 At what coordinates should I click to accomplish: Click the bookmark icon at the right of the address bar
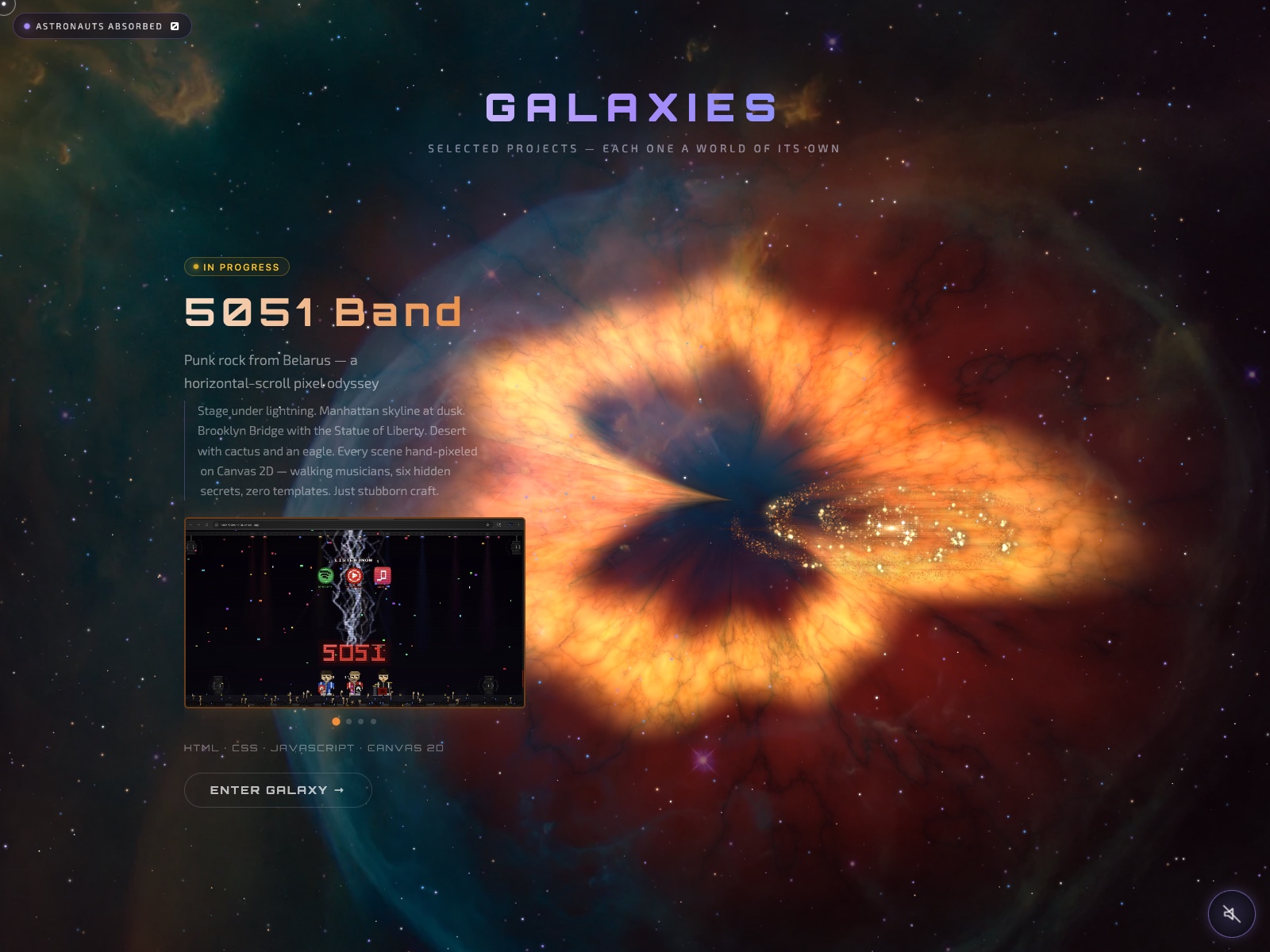[487, 524]
